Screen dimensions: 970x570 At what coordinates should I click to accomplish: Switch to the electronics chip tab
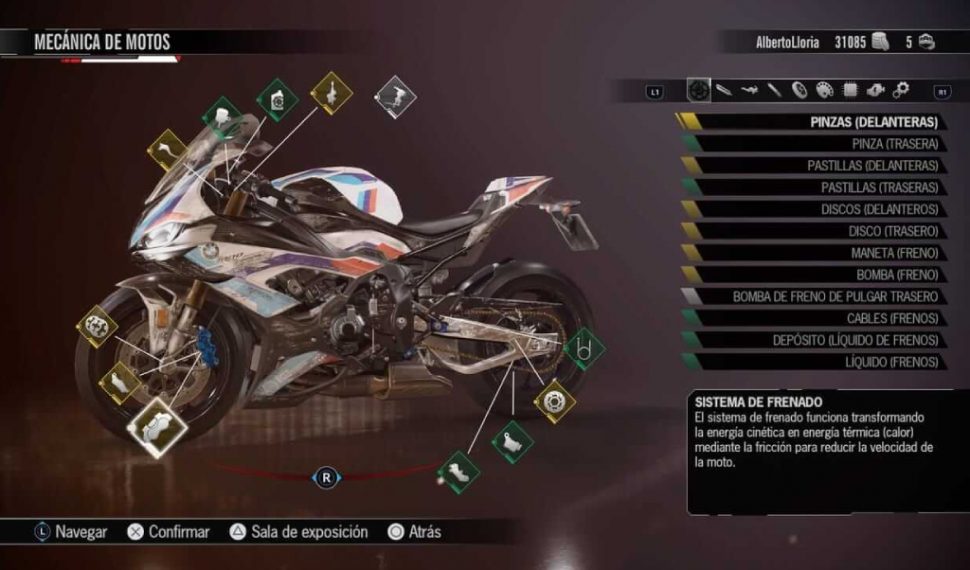pyautogui.click(x=850, y=91)
